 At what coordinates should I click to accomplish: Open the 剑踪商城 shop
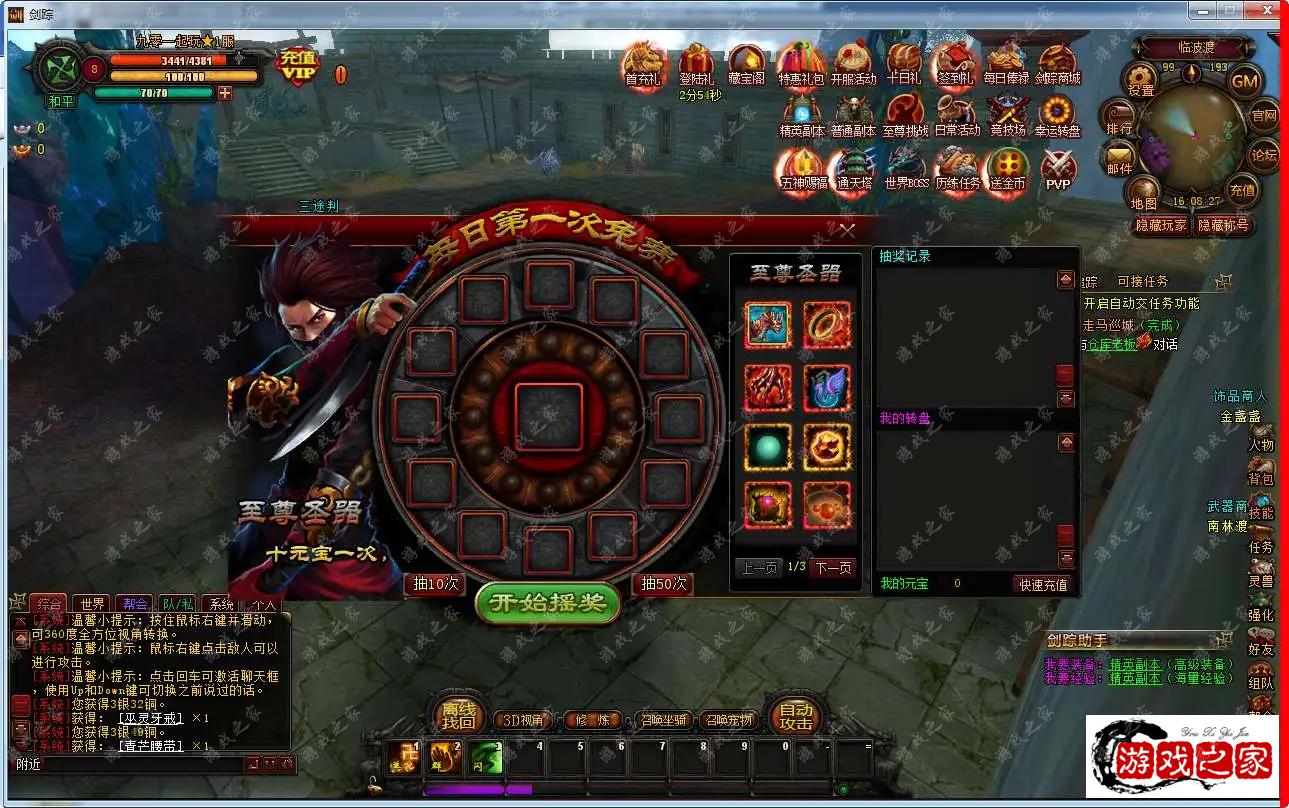(x=1057, y=64)
